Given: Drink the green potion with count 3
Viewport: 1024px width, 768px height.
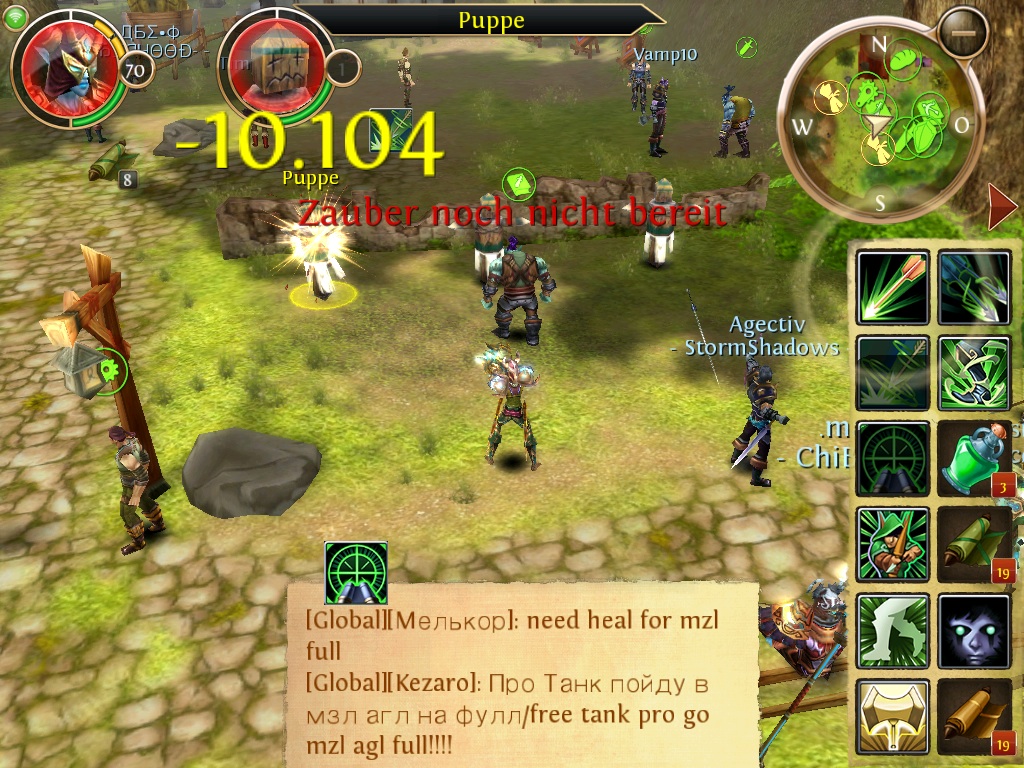Looking at the screenshot, I should point(974,459).
